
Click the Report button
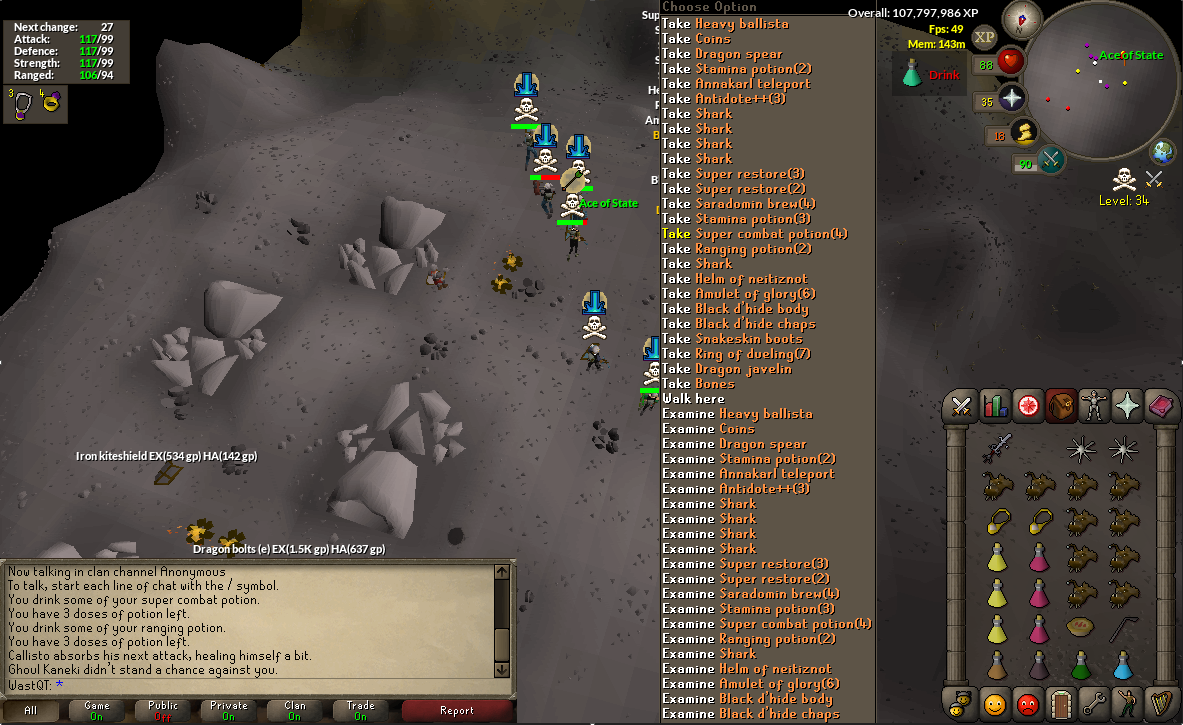(x=457, y=711)
